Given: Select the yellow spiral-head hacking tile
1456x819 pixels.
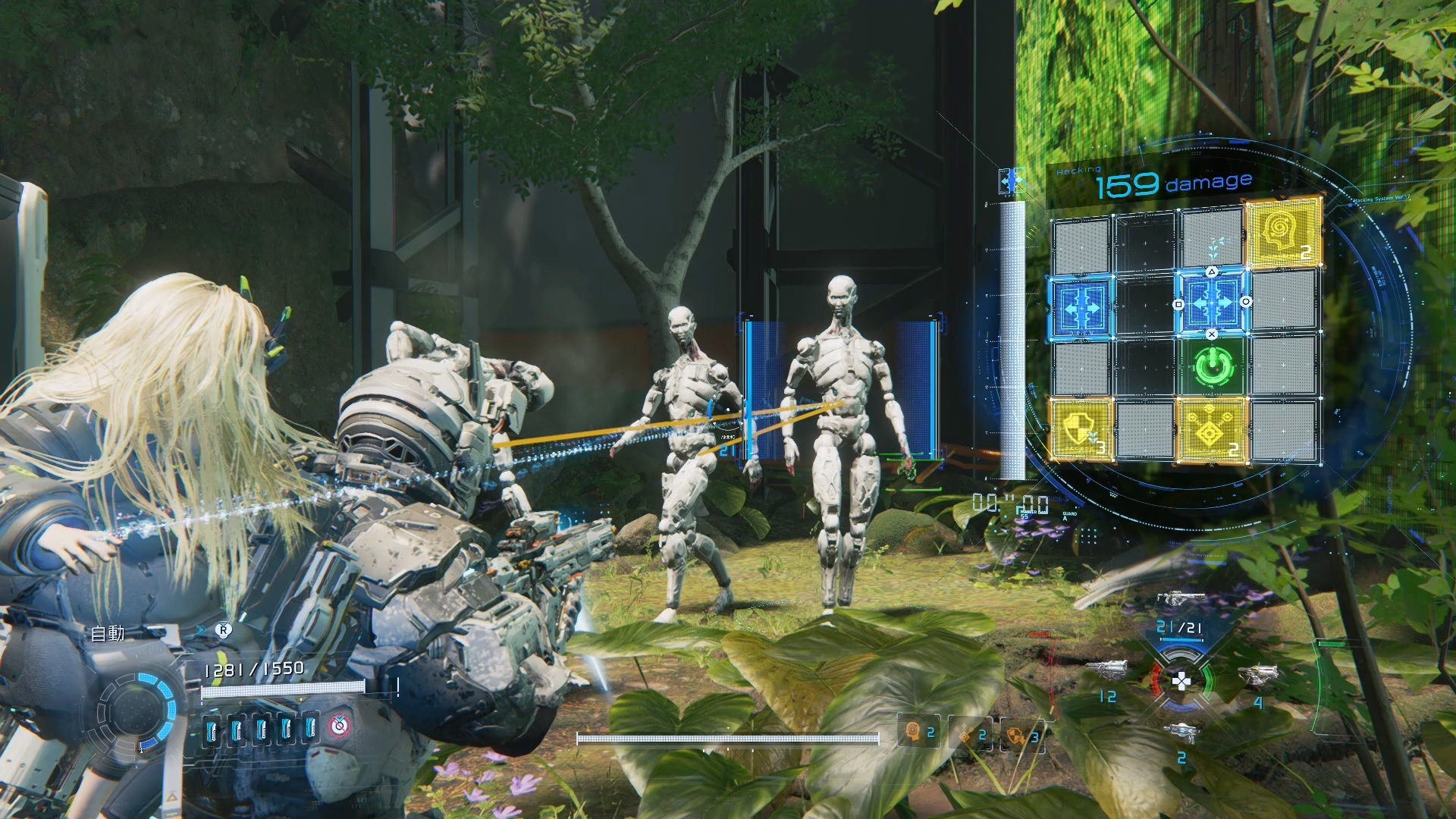Looking at the screenshot, I should pyautogui.click(x=1283, y=234).
